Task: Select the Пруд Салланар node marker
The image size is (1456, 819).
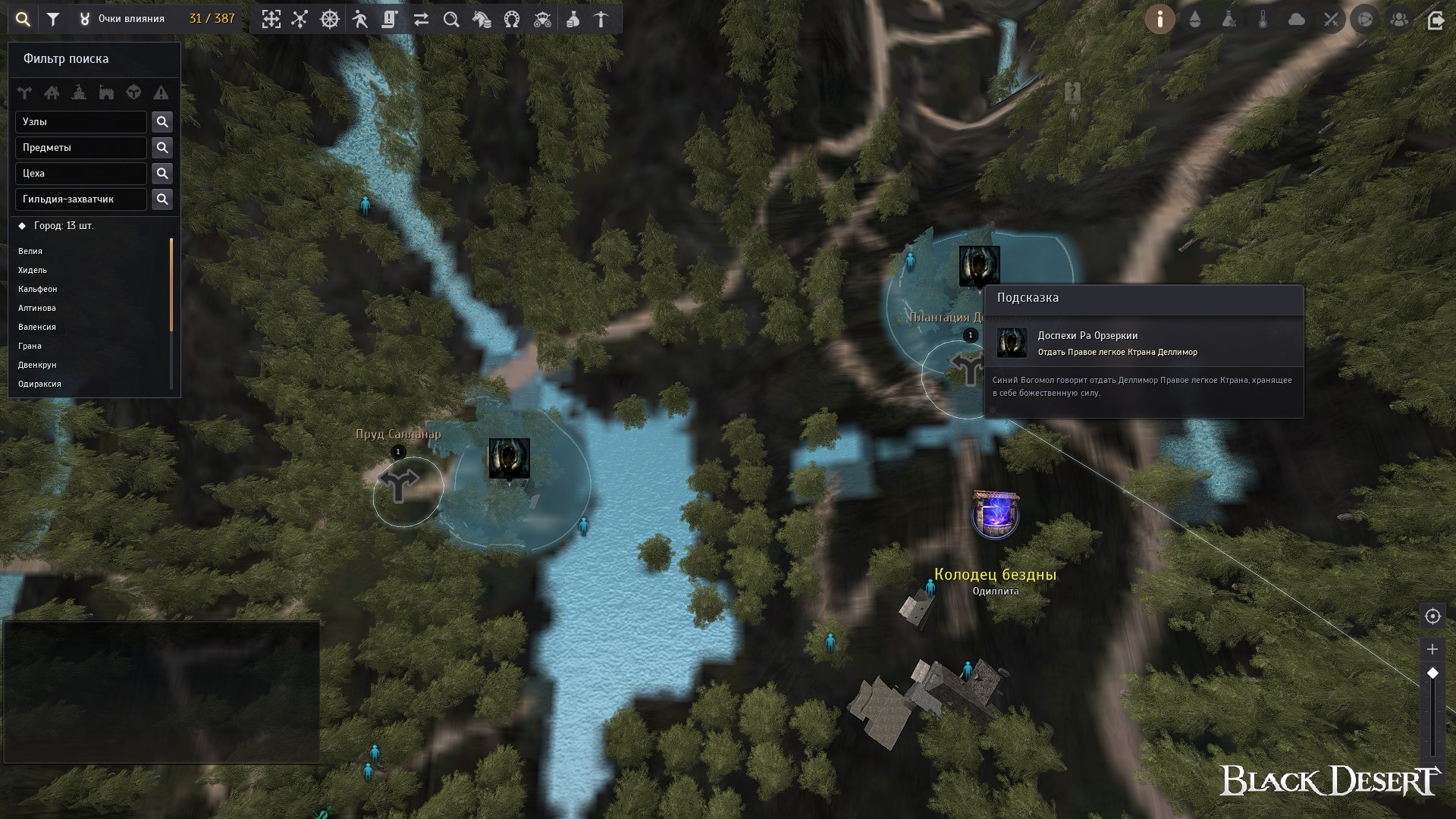Action: coord(399,485)
